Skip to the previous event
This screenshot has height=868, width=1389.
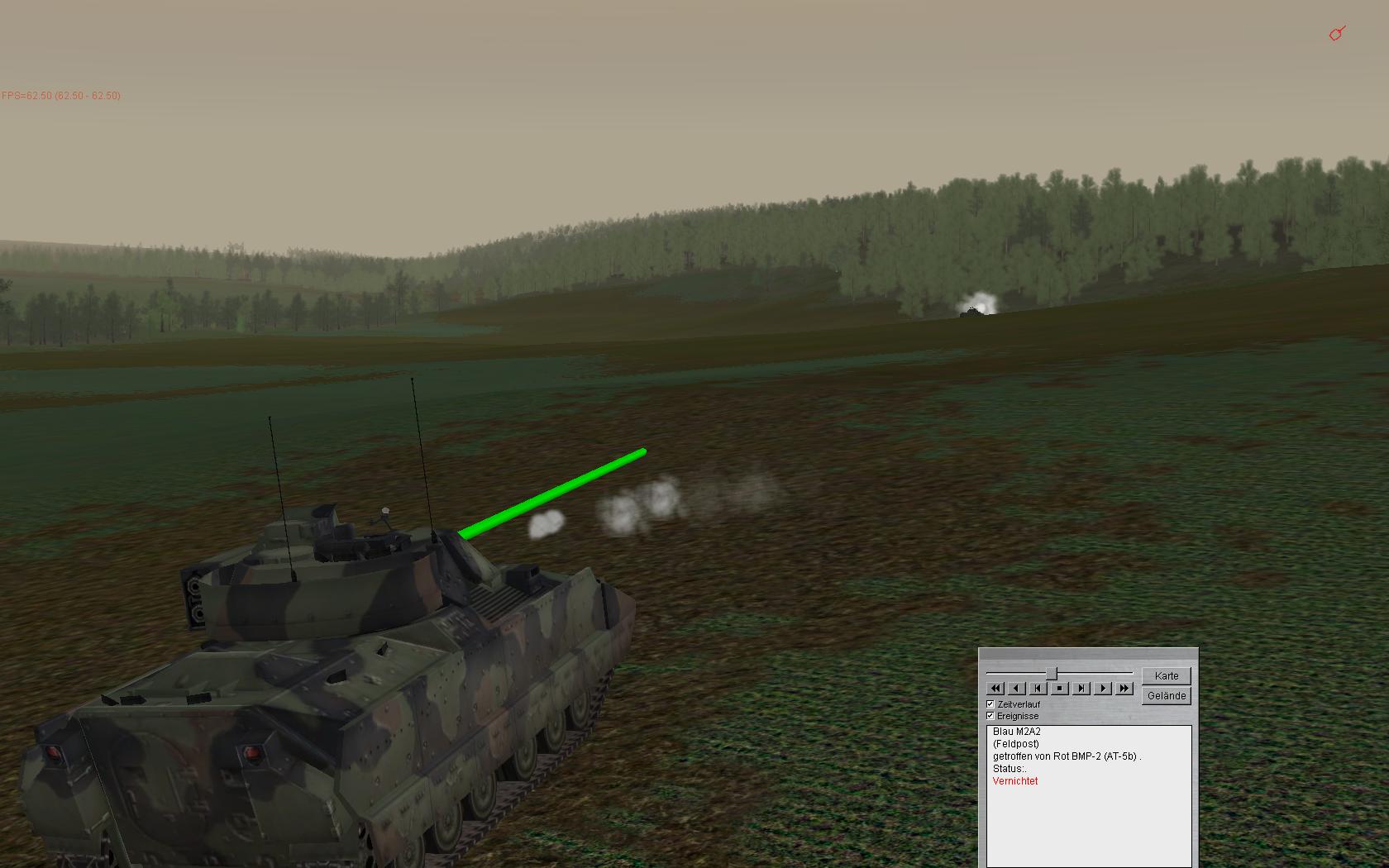pyautogui.click(x=1038, y=688)
